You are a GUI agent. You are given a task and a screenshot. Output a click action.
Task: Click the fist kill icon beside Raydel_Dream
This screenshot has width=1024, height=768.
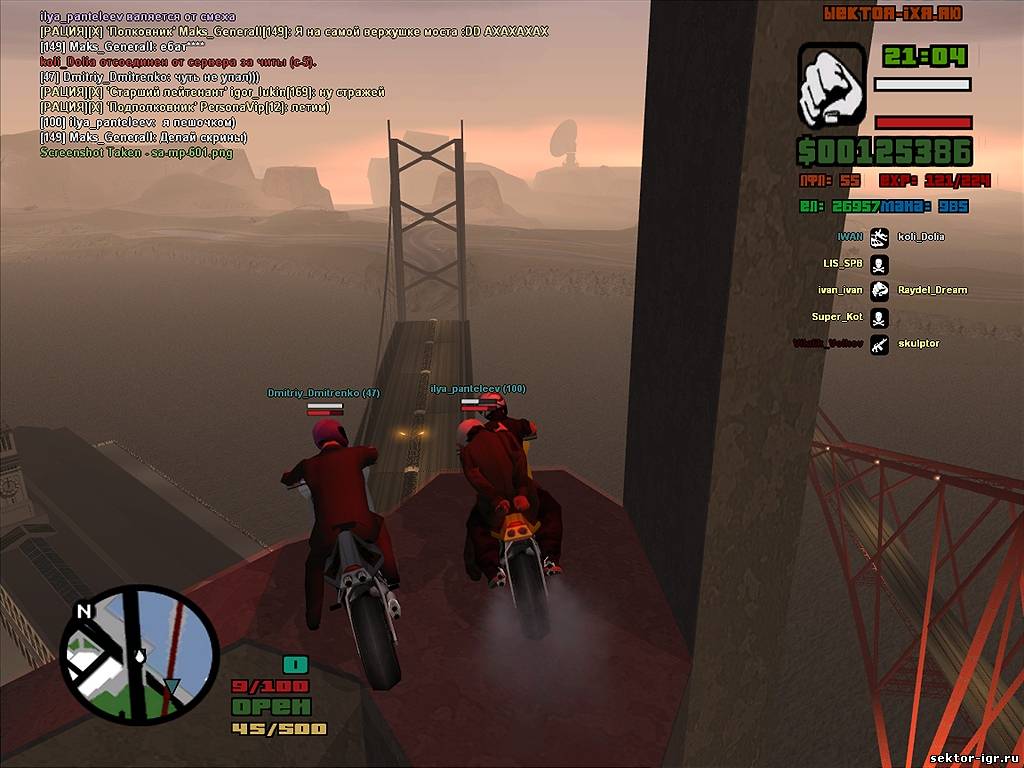[x=879, y=290]
